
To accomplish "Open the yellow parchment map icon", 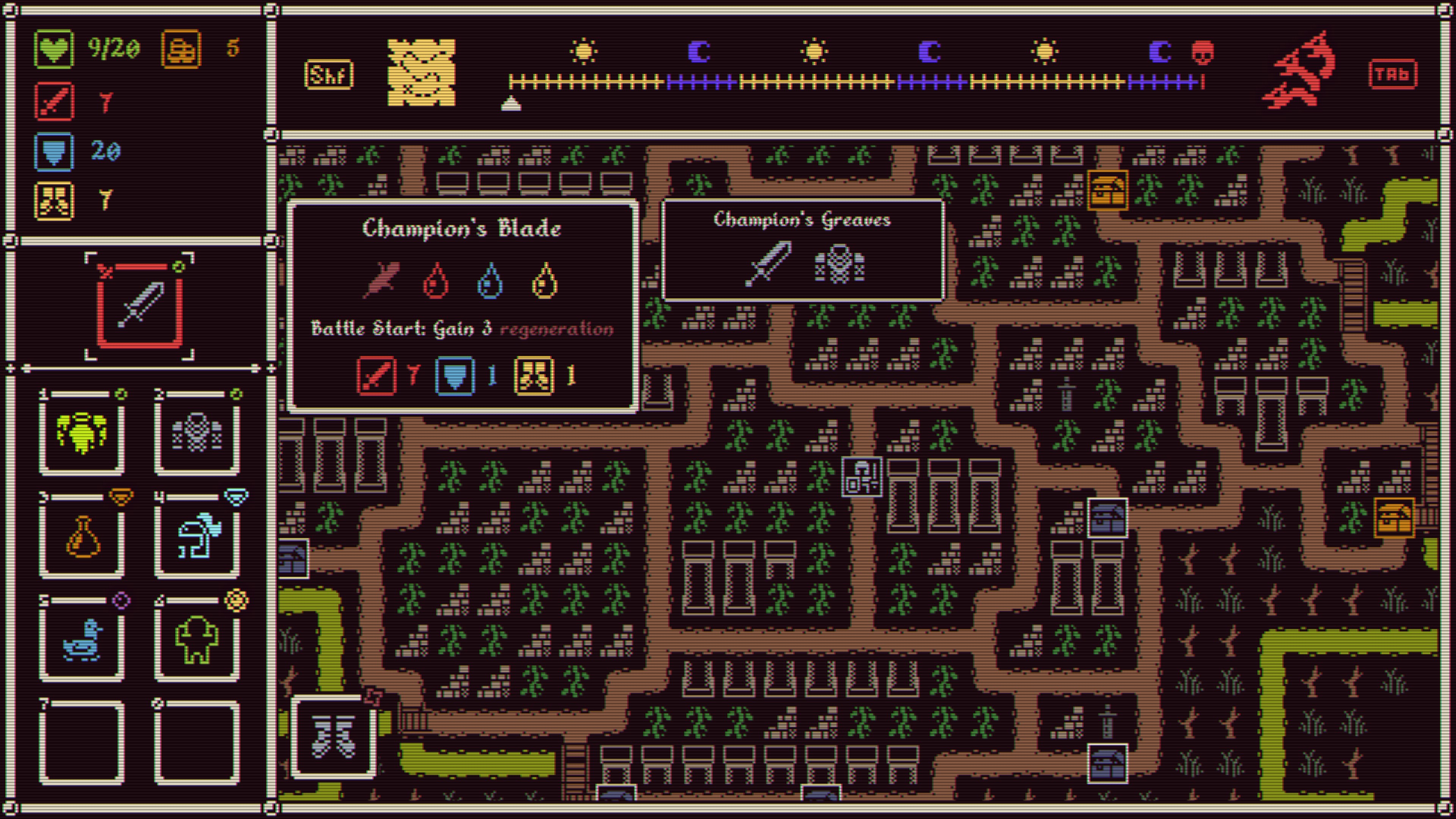I will 421,72.
